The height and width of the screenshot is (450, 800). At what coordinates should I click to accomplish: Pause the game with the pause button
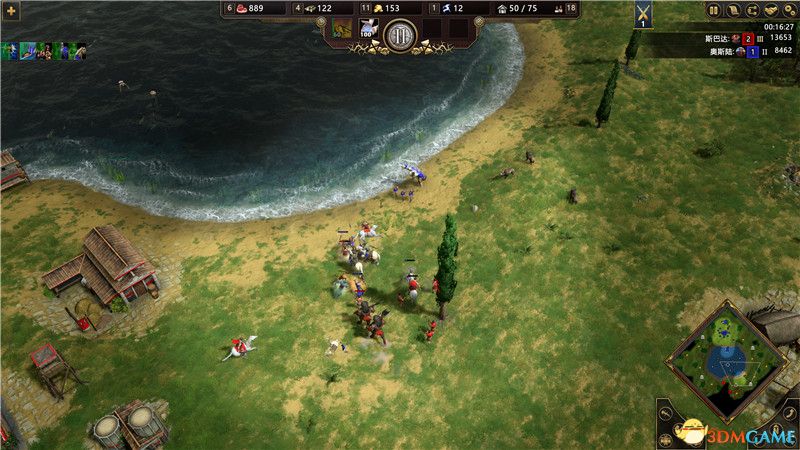tap(713, 10)
